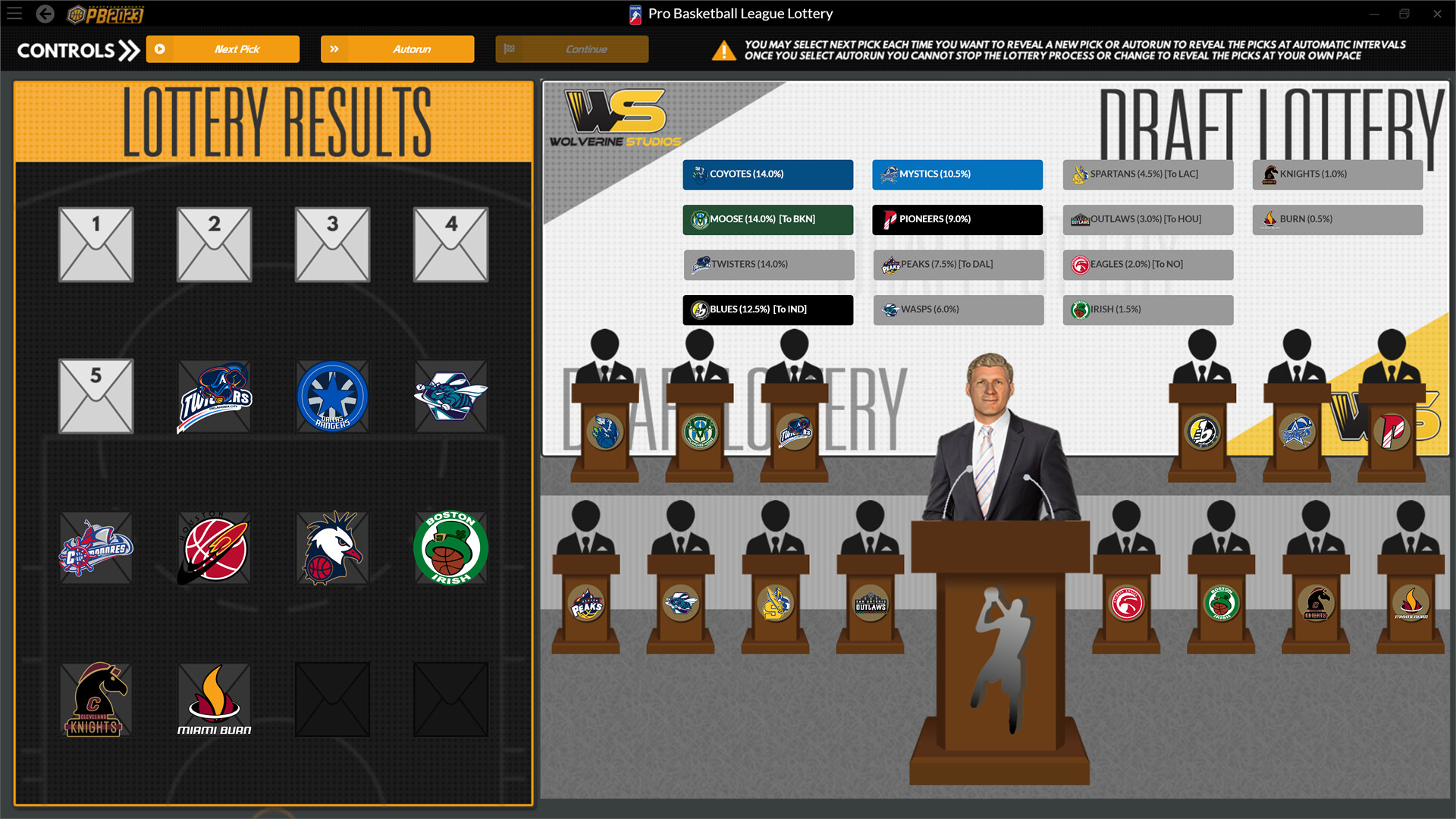Screen dimensions: 1456x819
Task: Click the Wolverine Studios WS logo
Action: point(614,114)
